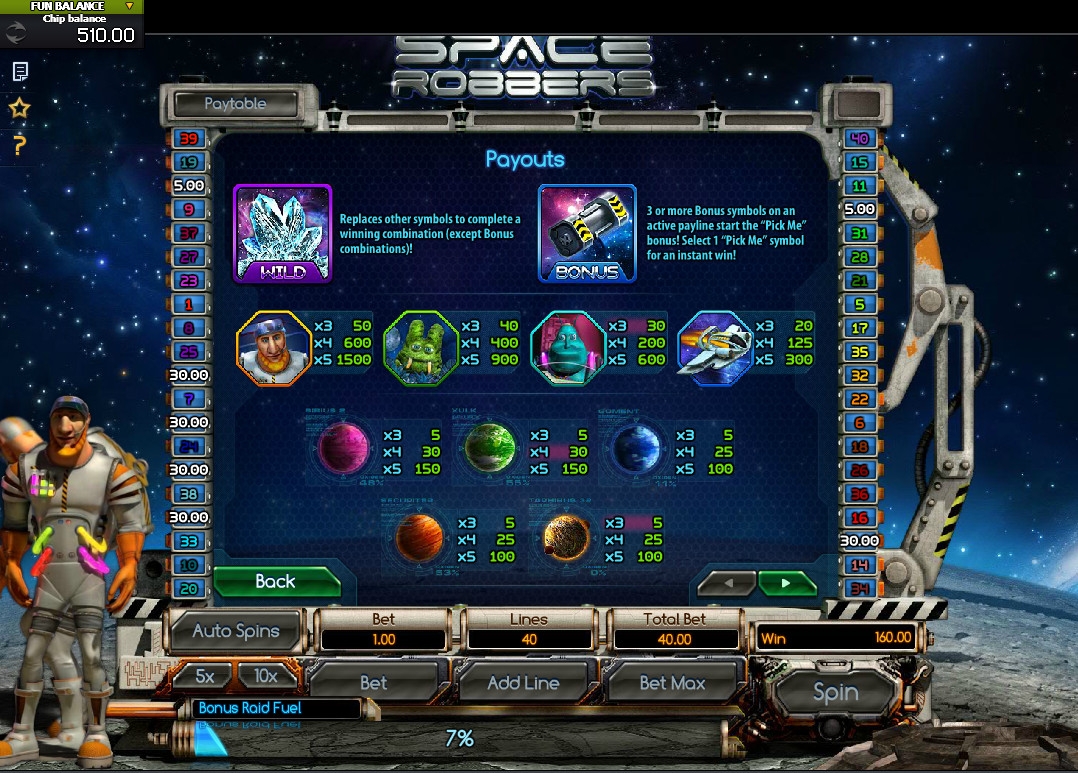Activate the 5x auto spin option
Screen dimensions: 1078x773
coord(205,677)
